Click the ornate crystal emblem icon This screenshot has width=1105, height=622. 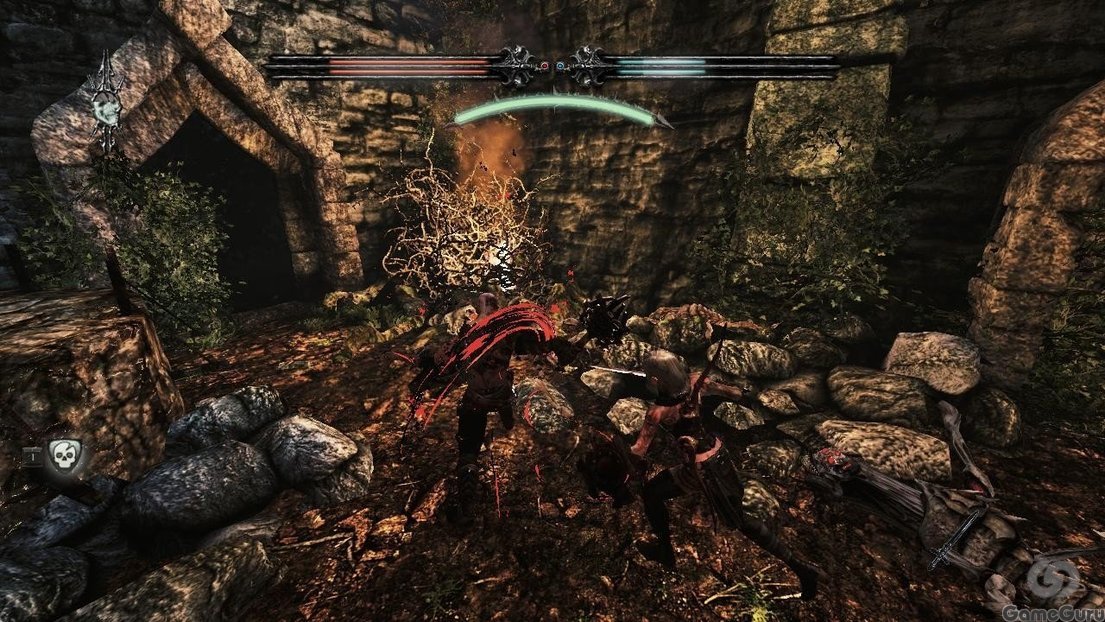(103, 103)
